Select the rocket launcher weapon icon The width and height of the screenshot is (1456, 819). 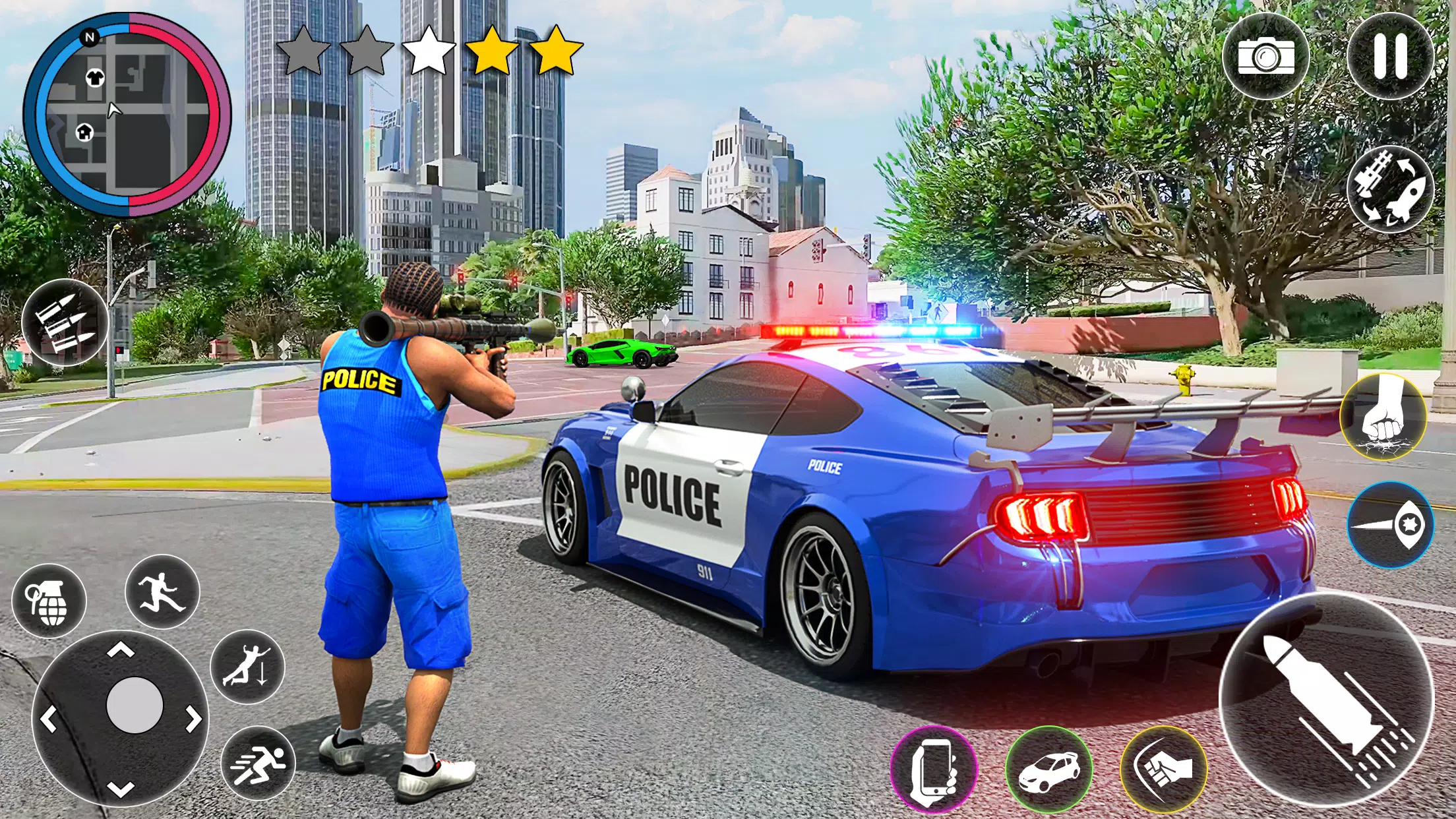(x=1390, y=189)
